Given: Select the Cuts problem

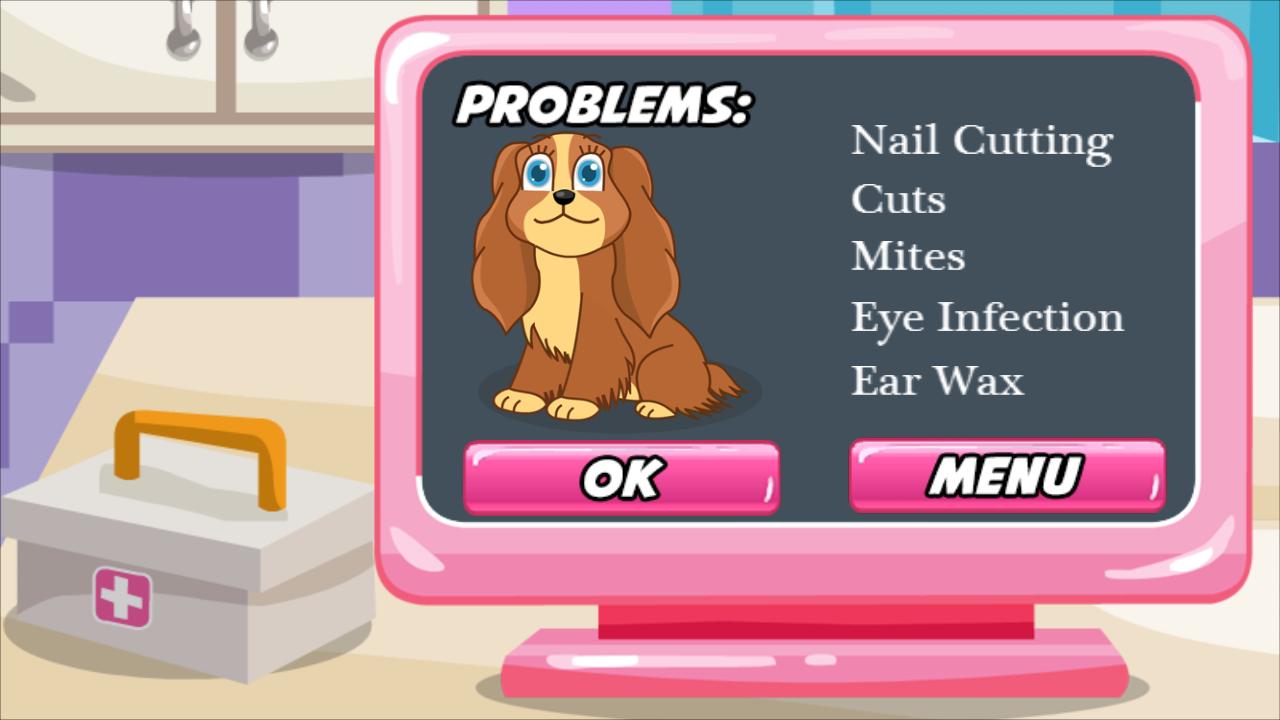Looking at the screenshot, I should coord(897,199).
